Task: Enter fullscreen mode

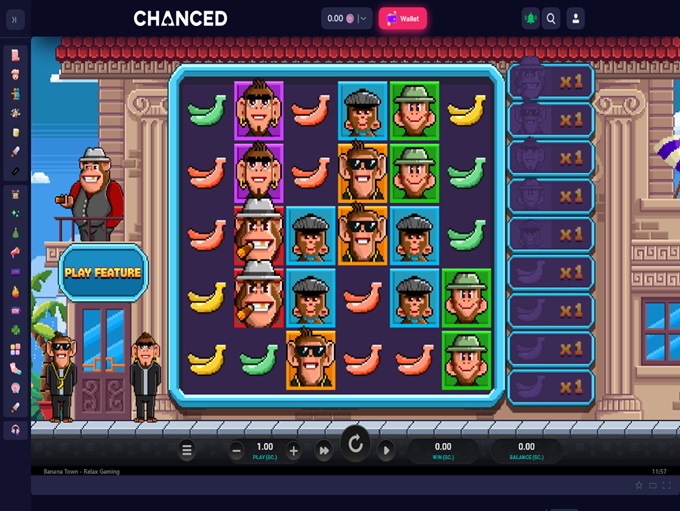Action: click(667, 485)
